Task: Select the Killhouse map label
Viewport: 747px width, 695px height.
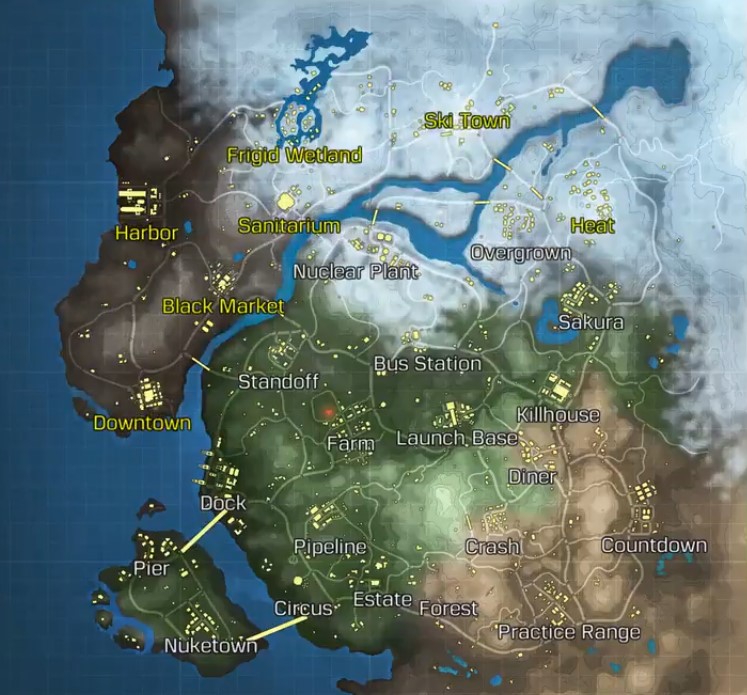Action: tap(558, 415)
